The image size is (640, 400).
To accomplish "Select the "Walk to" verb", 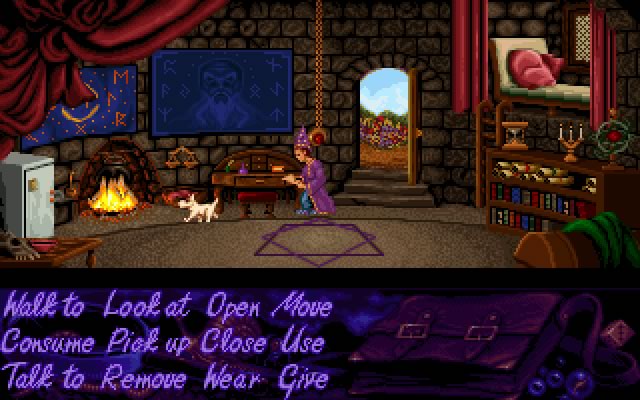I will click(46, 306).
